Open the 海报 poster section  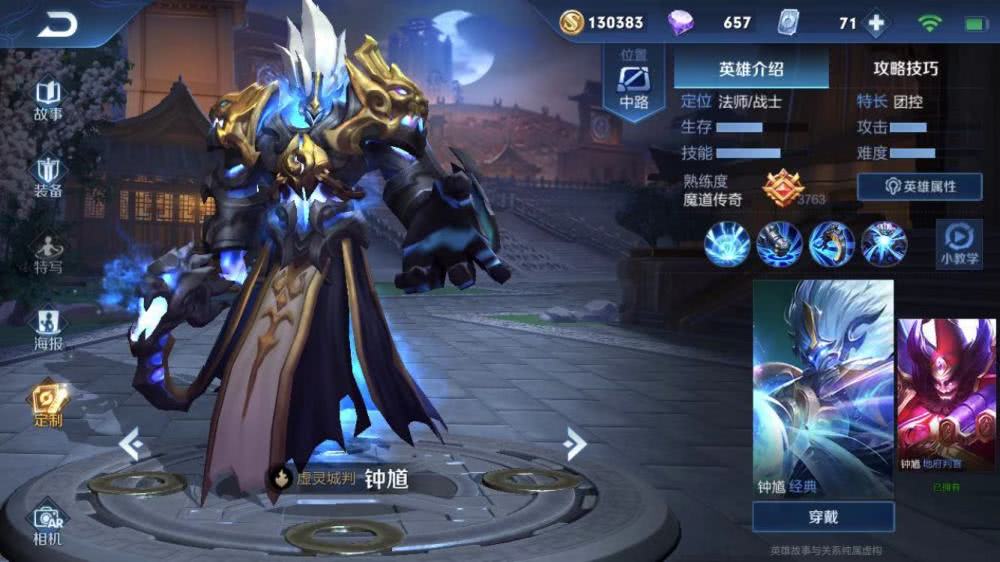pyautogui.click(x=48, y=331)
